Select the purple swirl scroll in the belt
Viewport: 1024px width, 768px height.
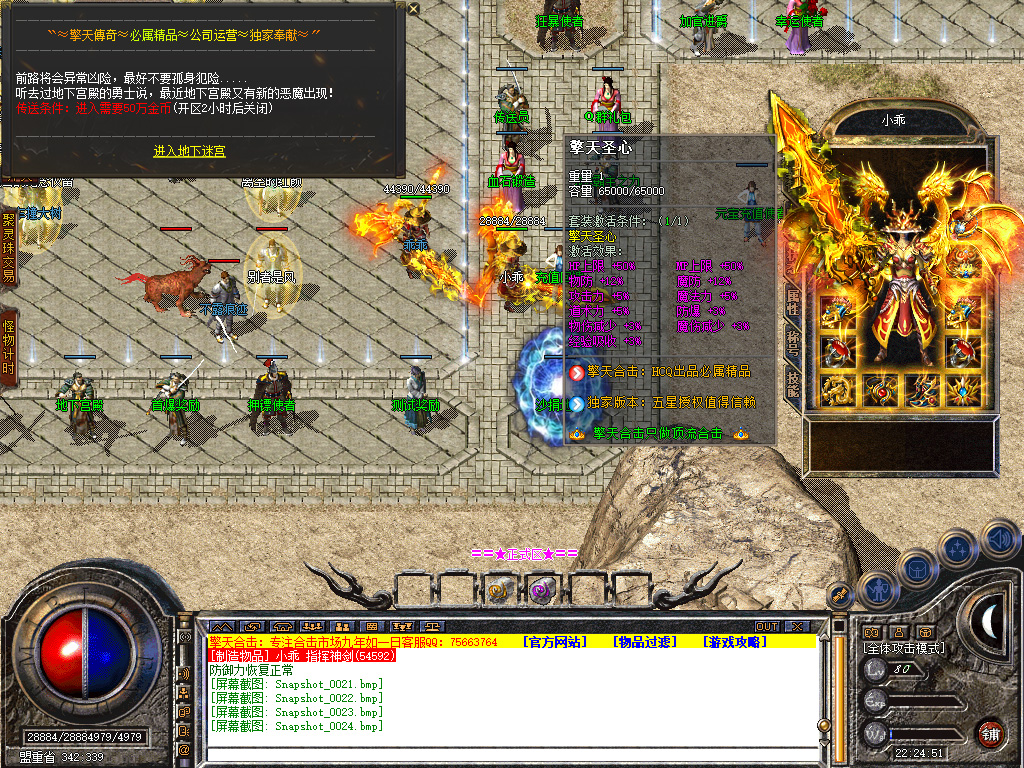[541, 590]
